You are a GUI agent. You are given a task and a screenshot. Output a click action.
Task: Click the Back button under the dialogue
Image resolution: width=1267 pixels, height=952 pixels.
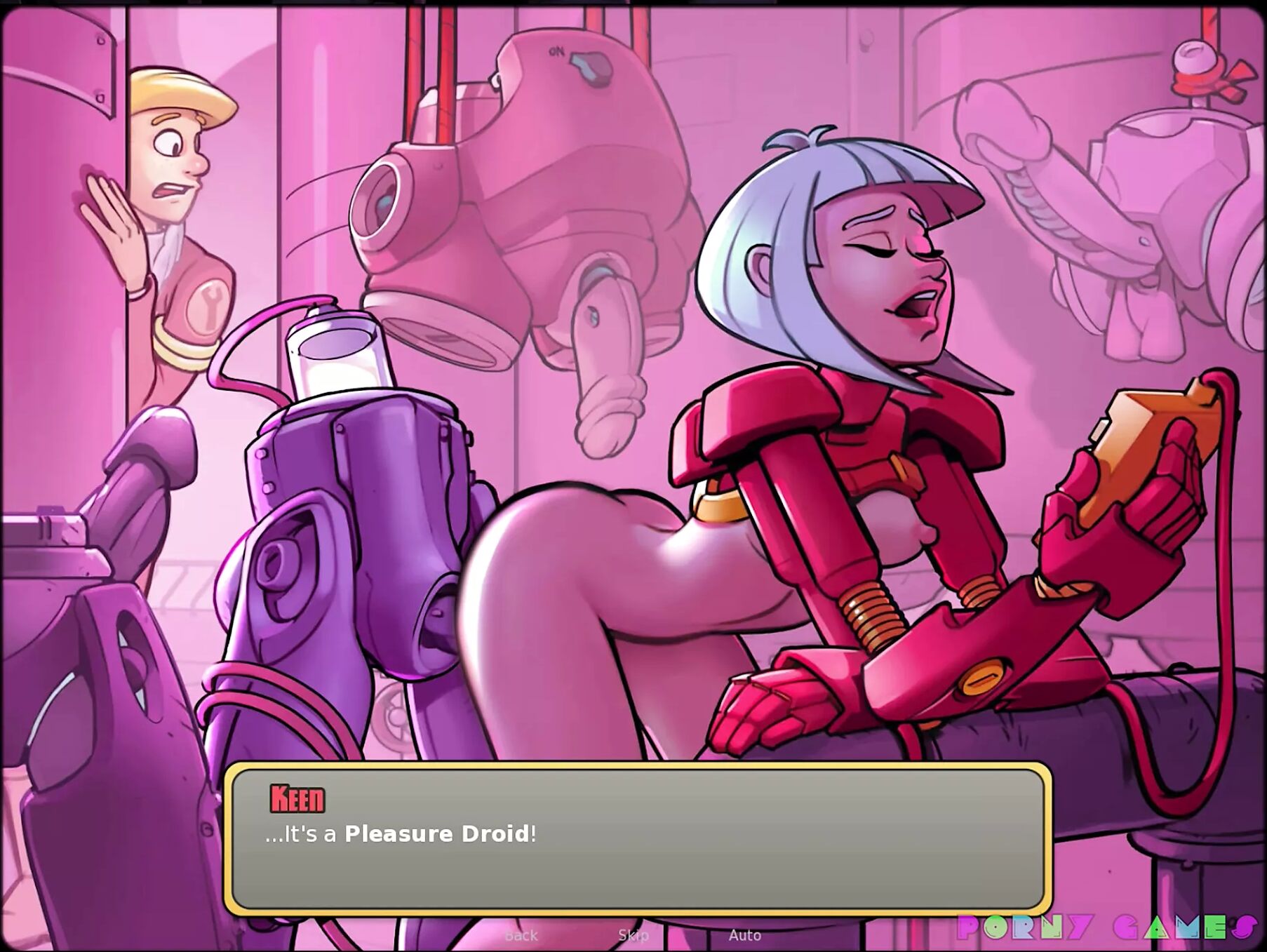pos(521,935)
